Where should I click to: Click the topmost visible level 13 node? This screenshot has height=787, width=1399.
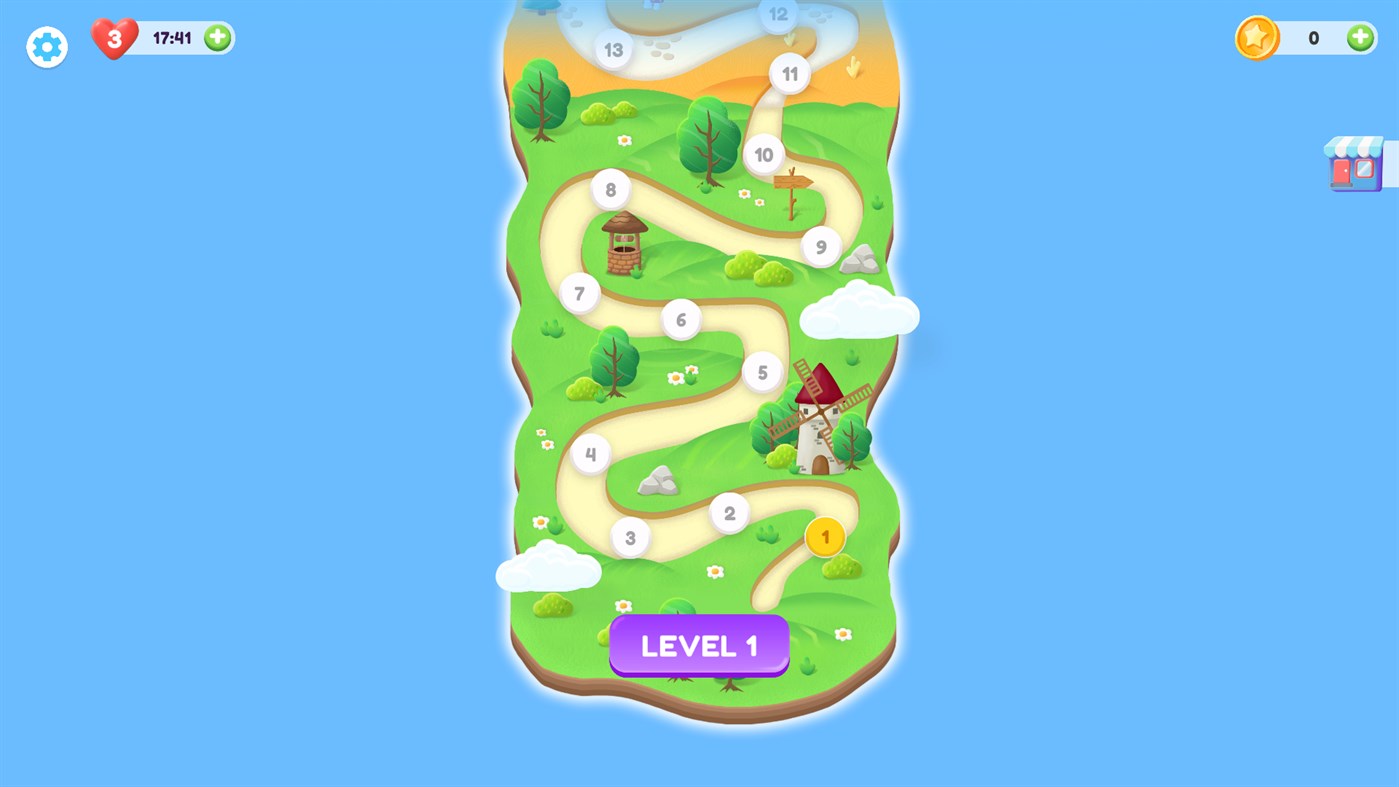click(613, 49)
